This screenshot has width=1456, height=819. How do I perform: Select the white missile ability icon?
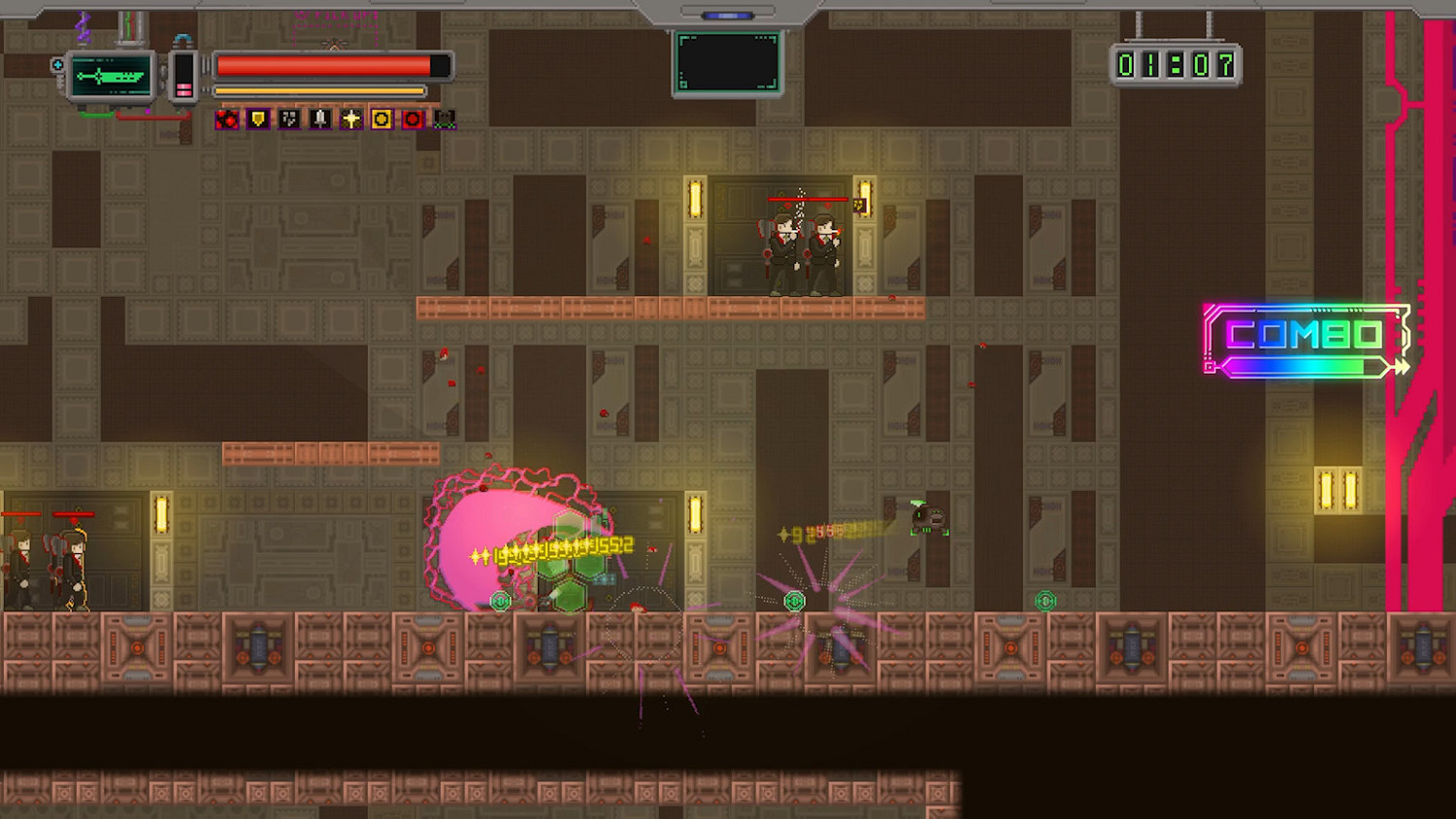(x=318, y=119)
